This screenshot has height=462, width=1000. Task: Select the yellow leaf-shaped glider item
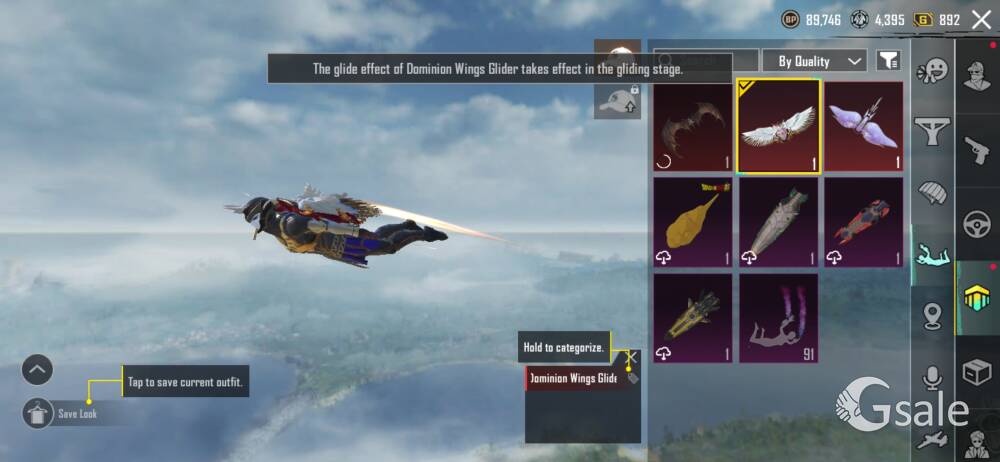point(692,222)
